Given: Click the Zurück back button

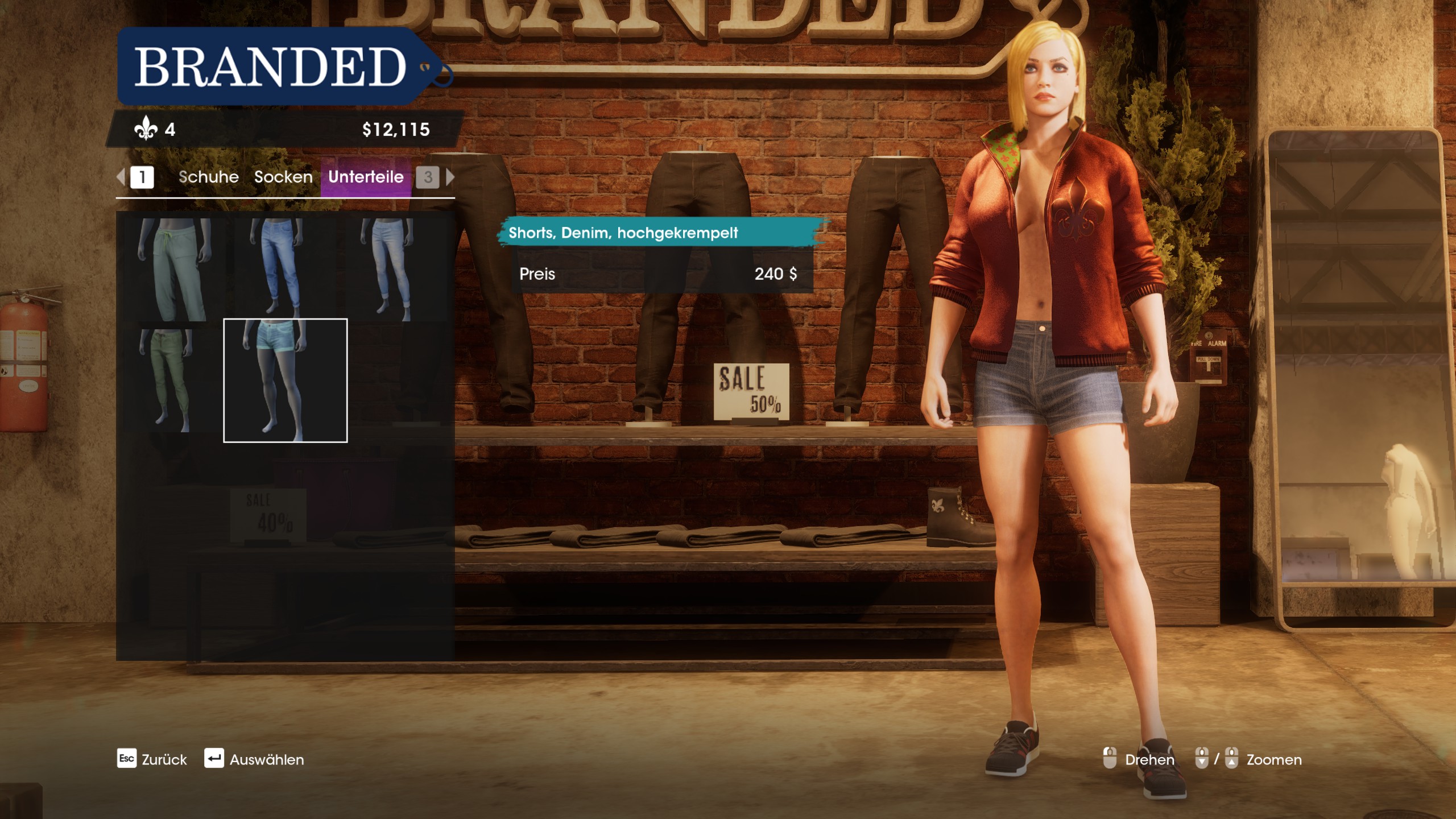Looking at the screenshot, I should [152, 759].
